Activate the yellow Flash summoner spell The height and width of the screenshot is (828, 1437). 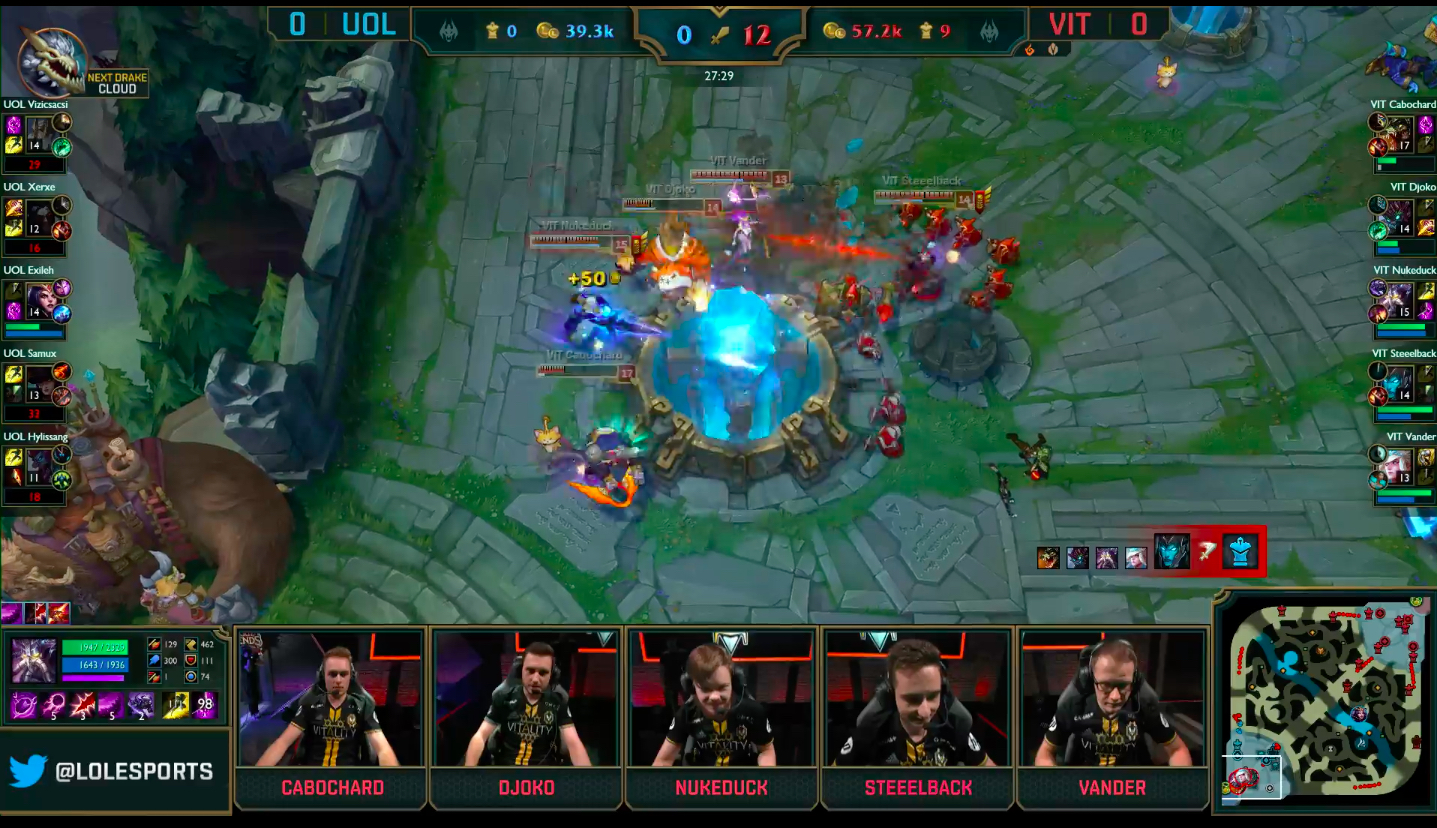tap(178, 705)
